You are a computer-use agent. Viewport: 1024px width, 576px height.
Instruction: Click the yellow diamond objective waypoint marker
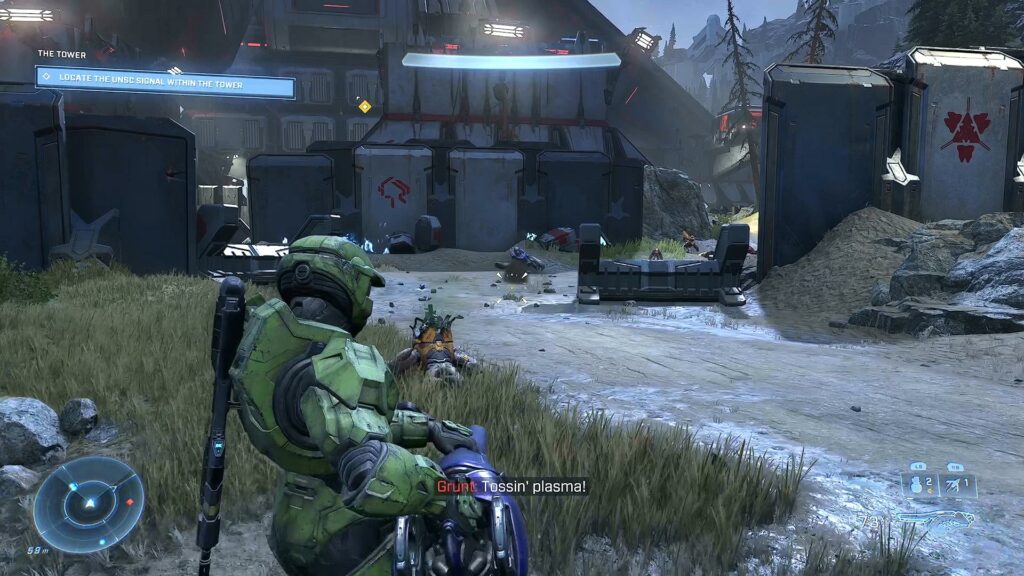364,106
